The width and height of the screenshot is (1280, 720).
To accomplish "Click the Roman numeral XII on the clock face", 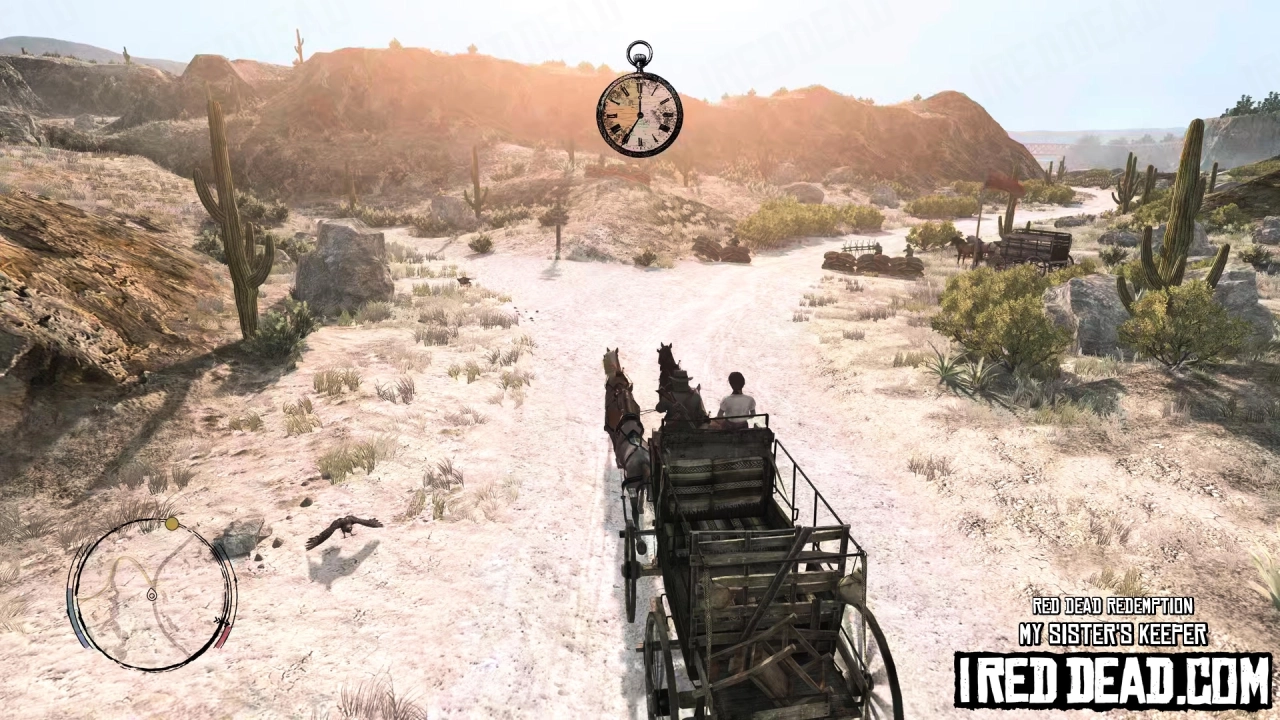I will pos(639,82).
